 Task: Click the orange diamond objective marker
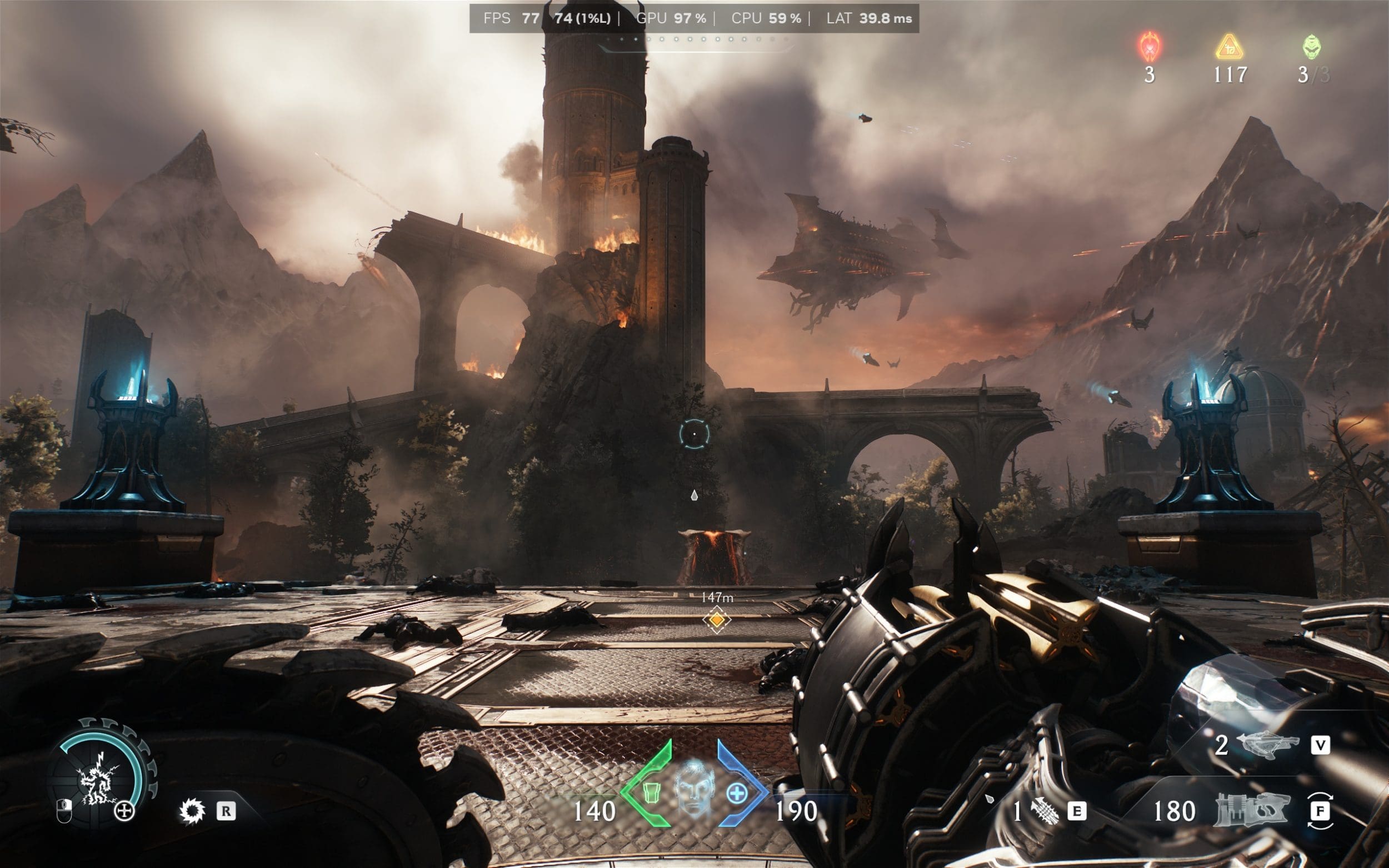coord(717,620)
